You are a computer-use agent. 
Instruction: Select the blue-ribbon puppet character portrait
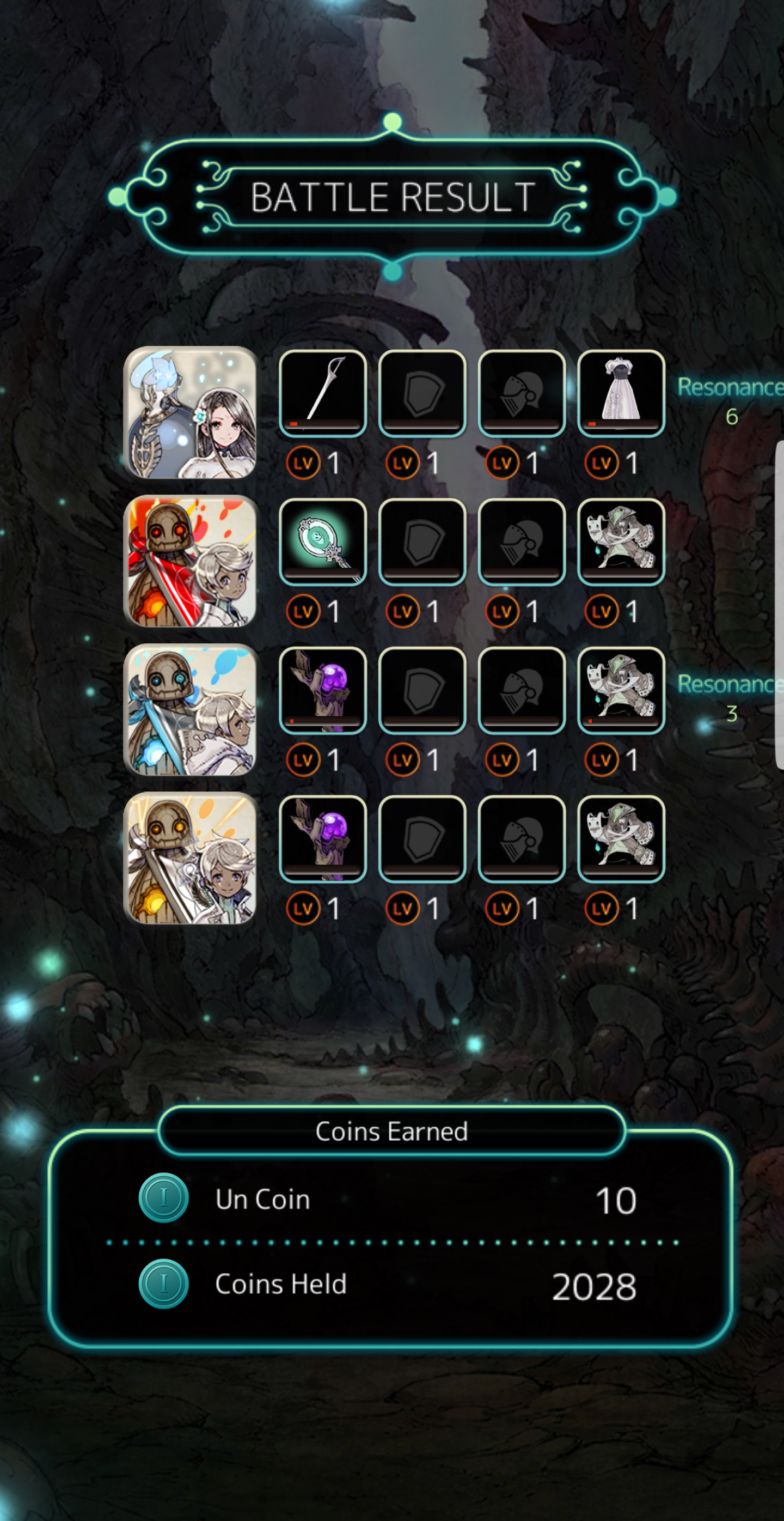(190, 710)
